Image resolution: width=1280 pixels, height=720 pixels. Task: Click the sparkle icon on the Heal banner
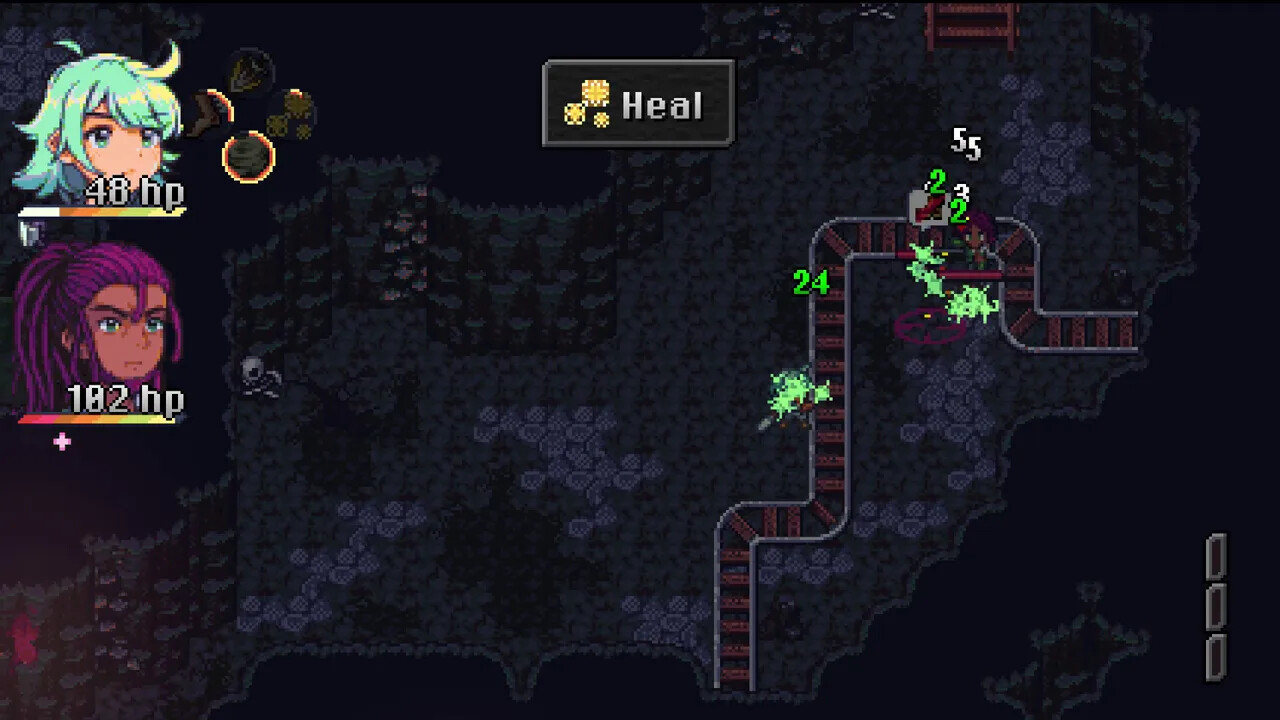(586, 105)
